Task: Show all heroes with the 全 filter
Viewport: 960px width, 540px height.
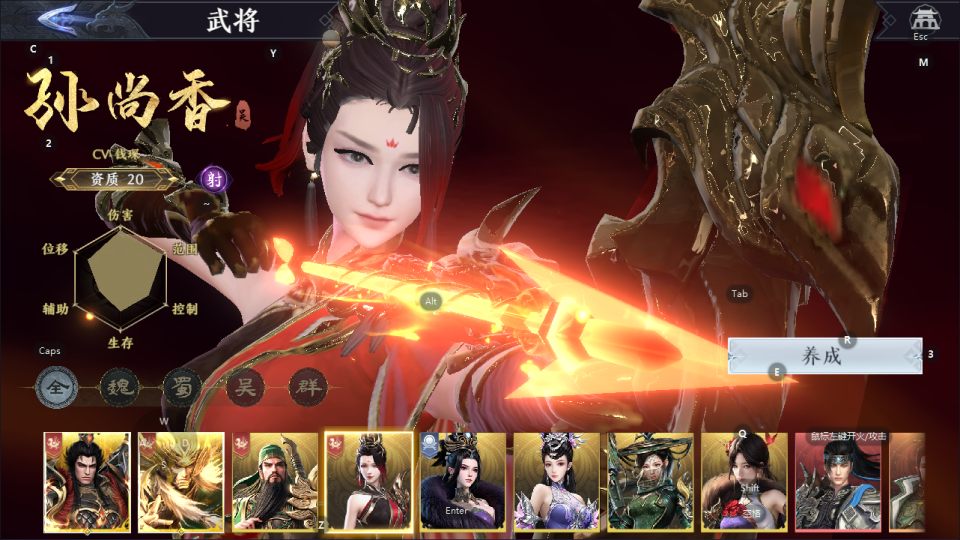Action: point(57,387)
